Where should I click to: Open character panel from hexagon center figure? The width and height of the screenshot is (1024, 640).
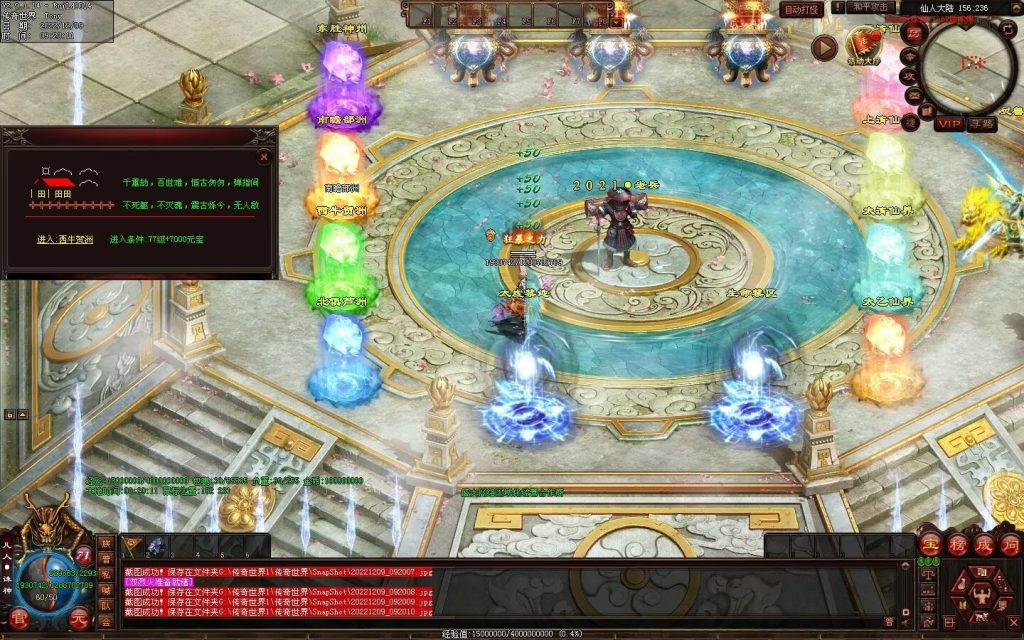click(x=982, y=596)
